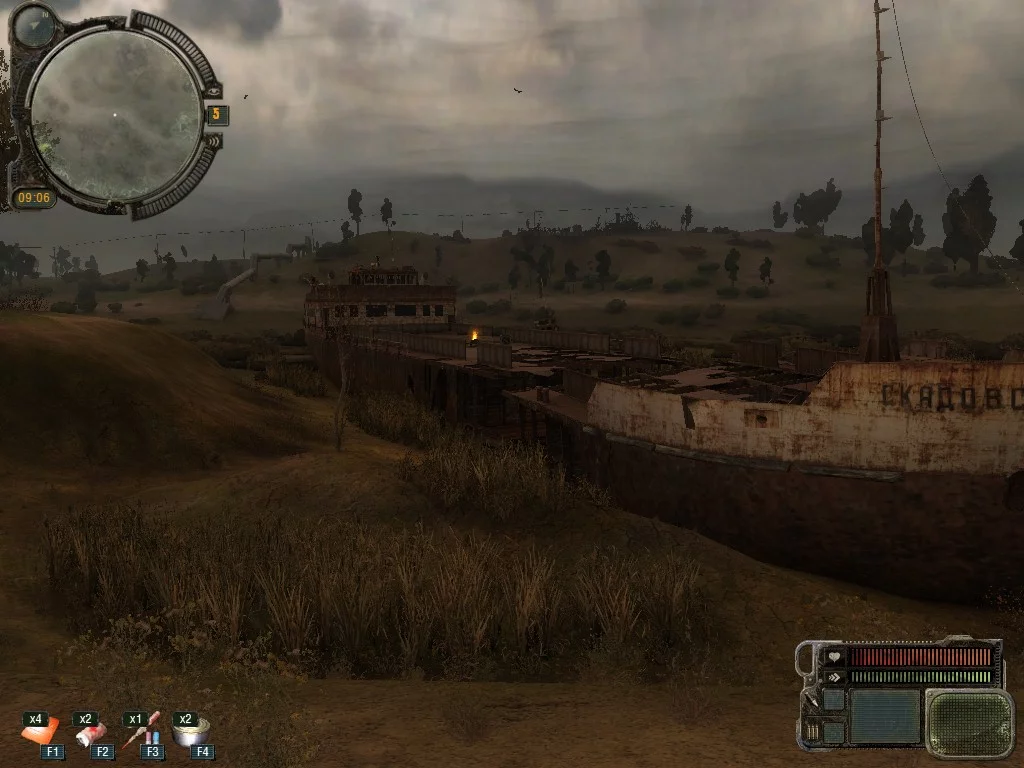Use the orange medkit in slot F1
Image resolution: width=1024 pixels, height=768 pixels.
40,734
